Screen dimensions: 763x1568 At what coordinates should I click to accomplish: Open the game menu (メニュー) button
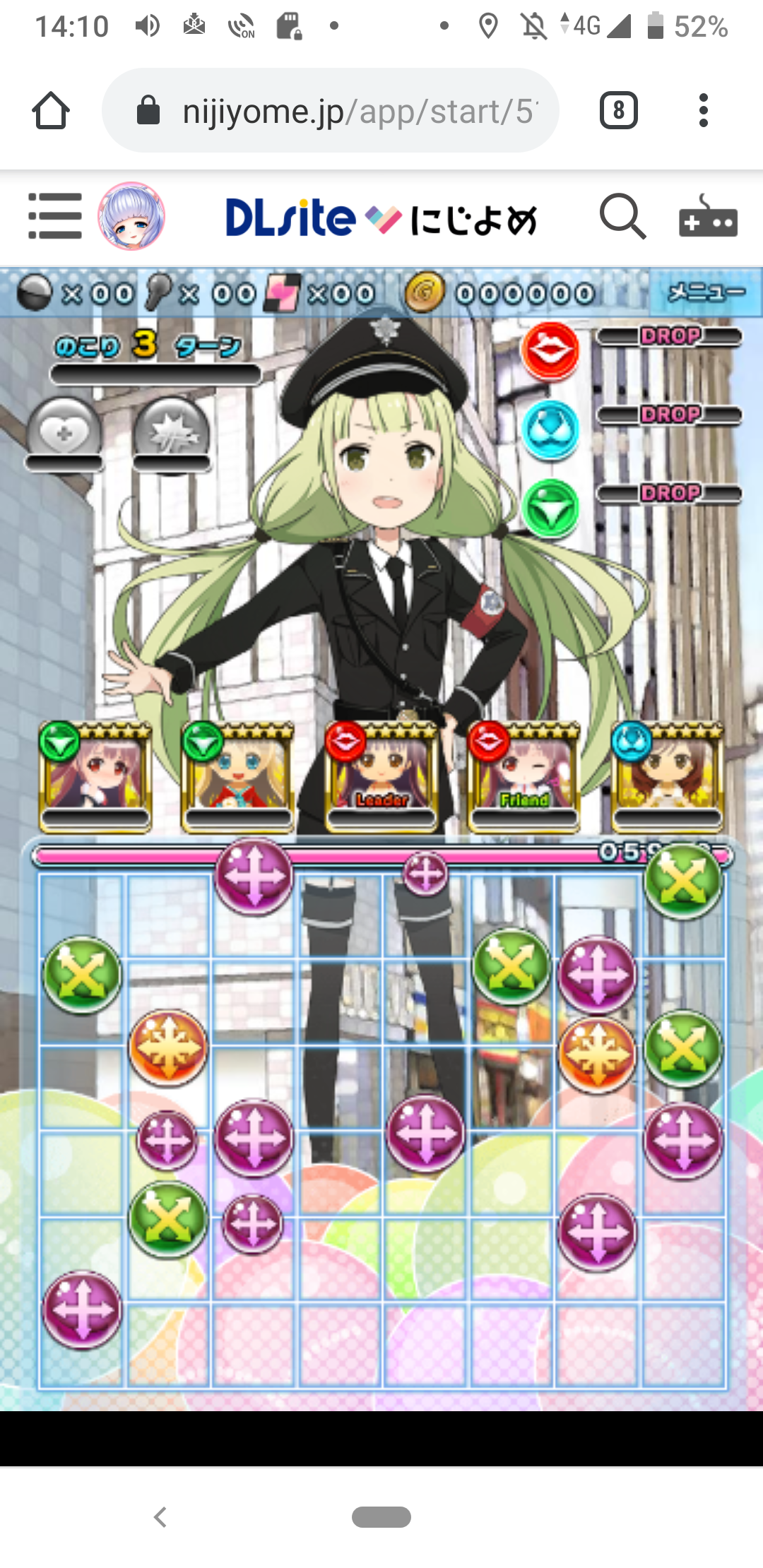point(705,292)
